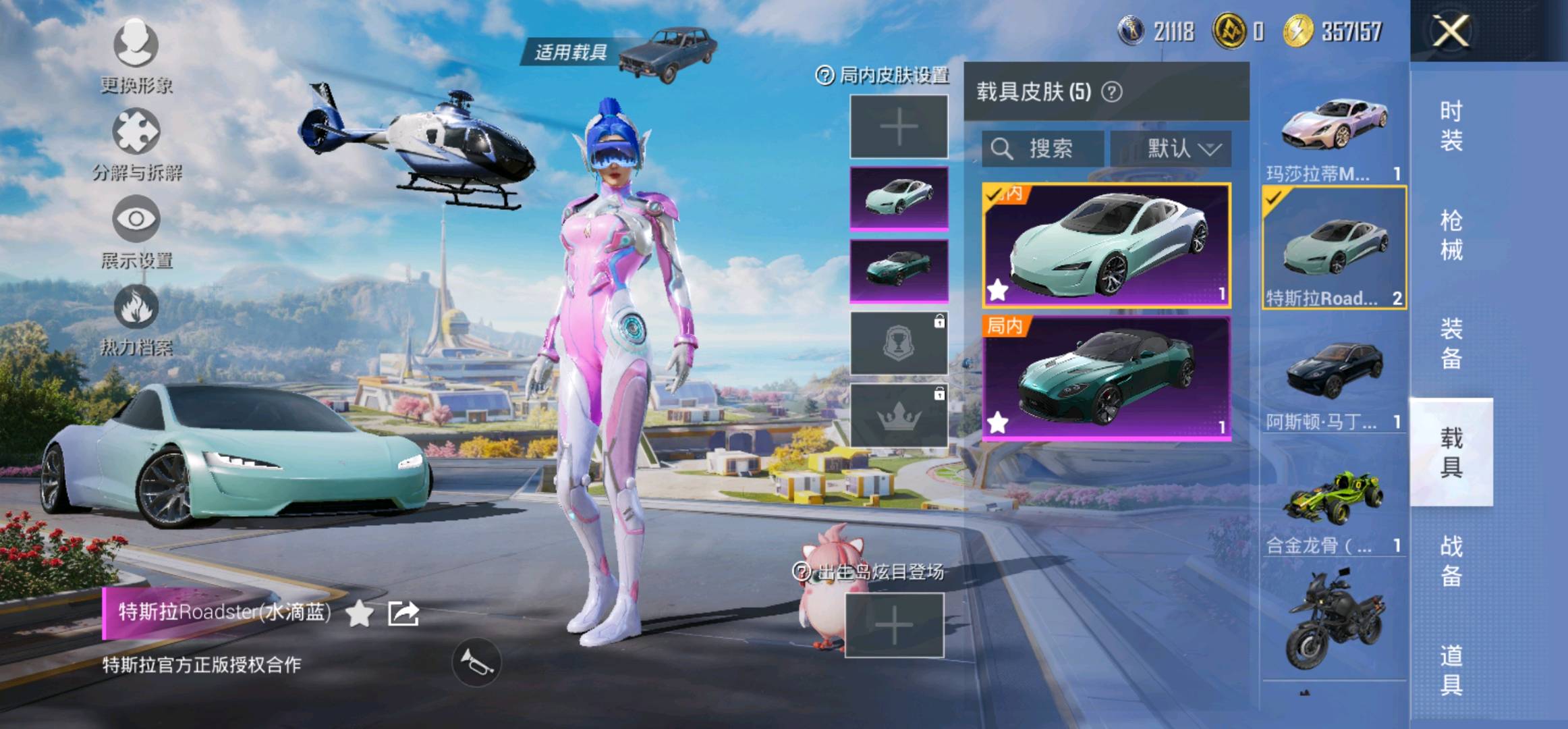Open 展示设置 display settings
Image resolution: width=1568 pixels, height=729 pixels.
pyautogui.click(x=136, y=231)
